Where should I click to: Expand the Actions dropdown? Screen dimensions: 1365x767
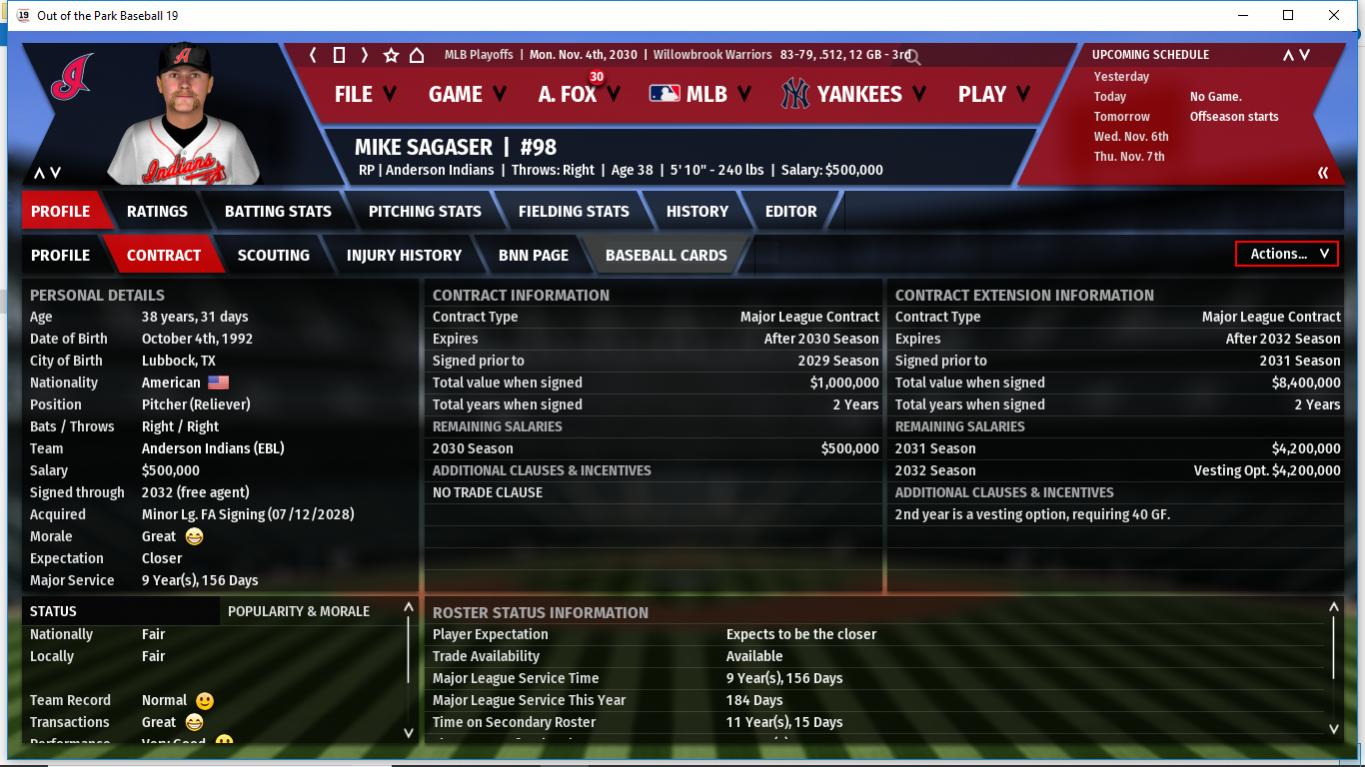1287,254
